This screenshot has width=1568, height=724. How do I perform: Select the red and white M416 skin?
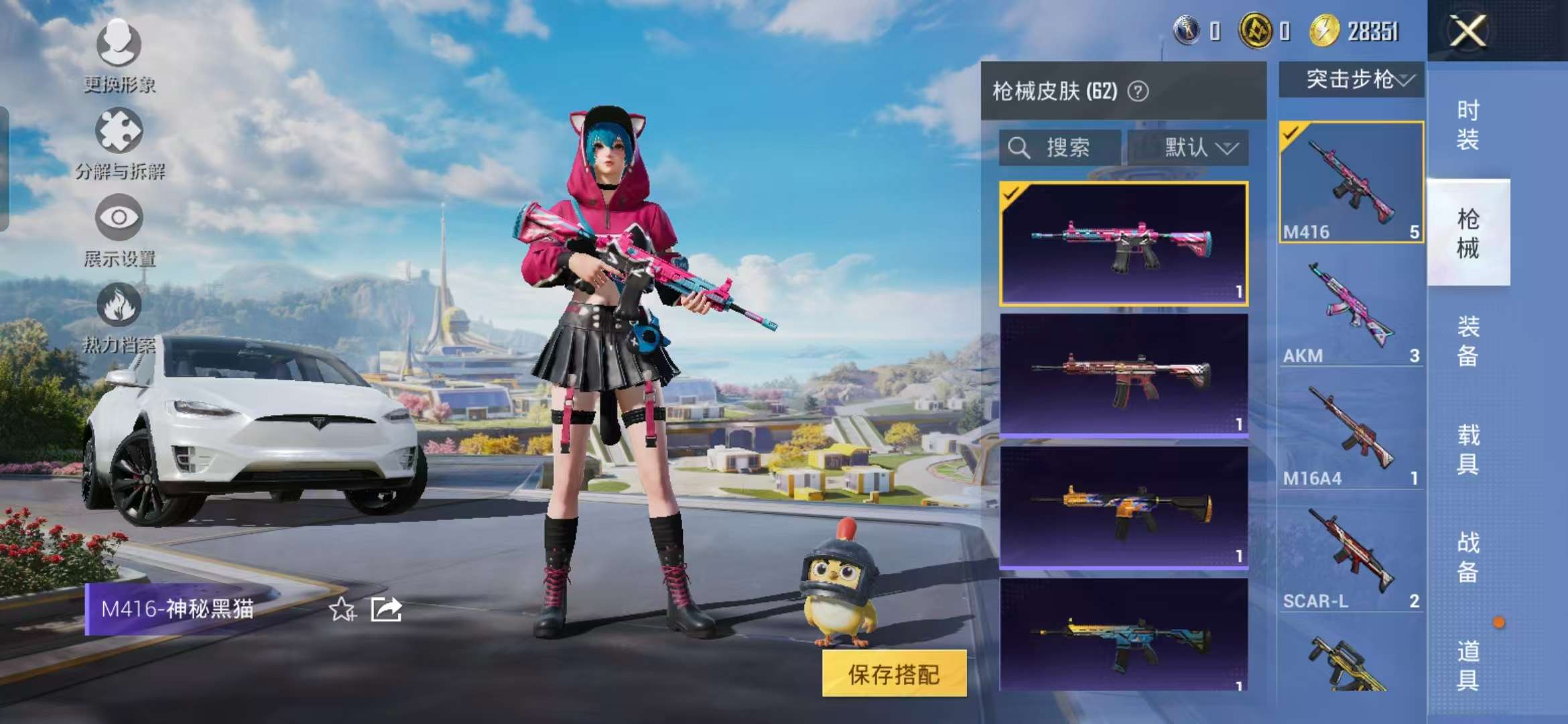[1123, 375]
